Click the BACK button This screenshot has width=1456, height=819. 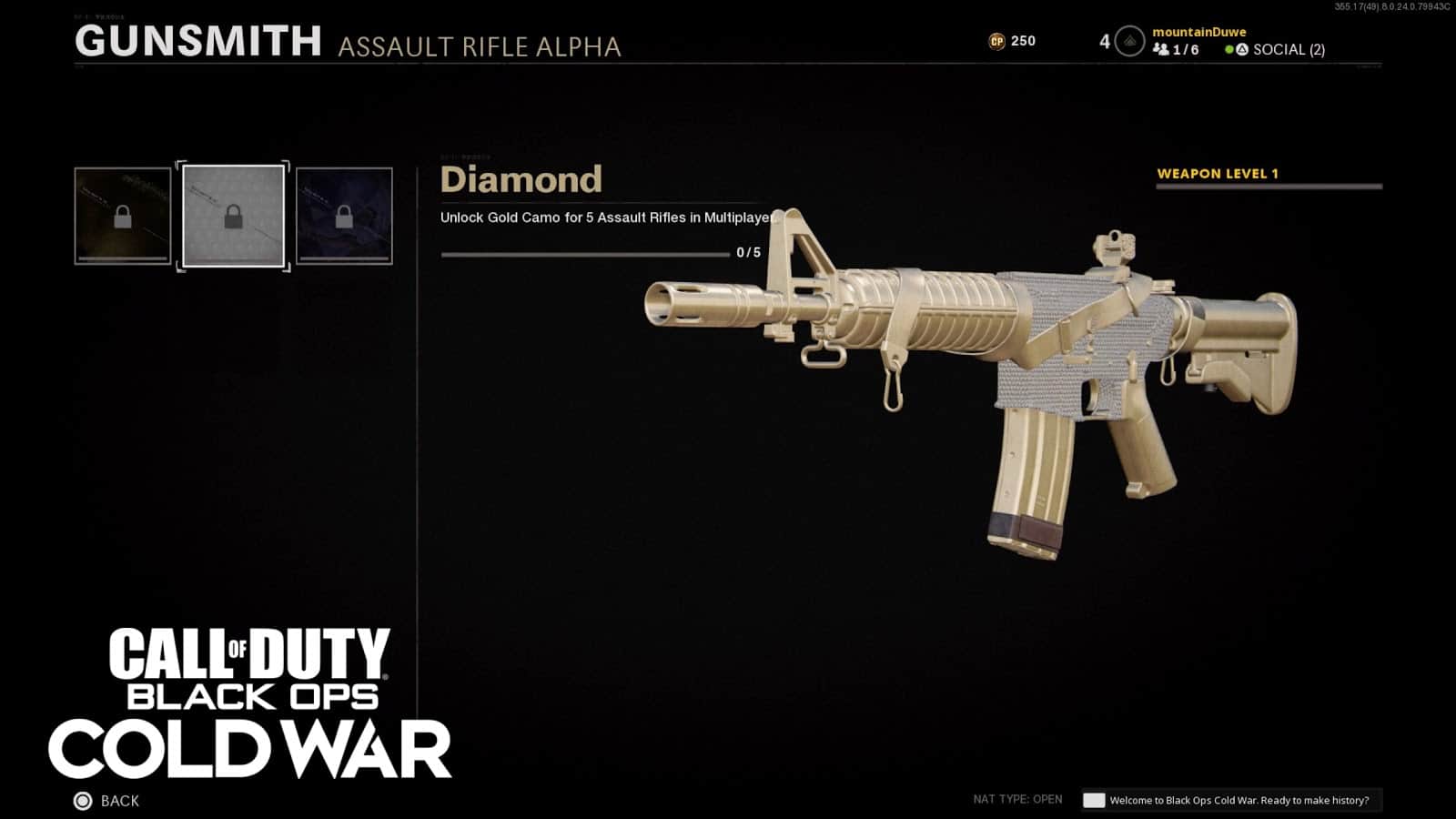(119, 801)
